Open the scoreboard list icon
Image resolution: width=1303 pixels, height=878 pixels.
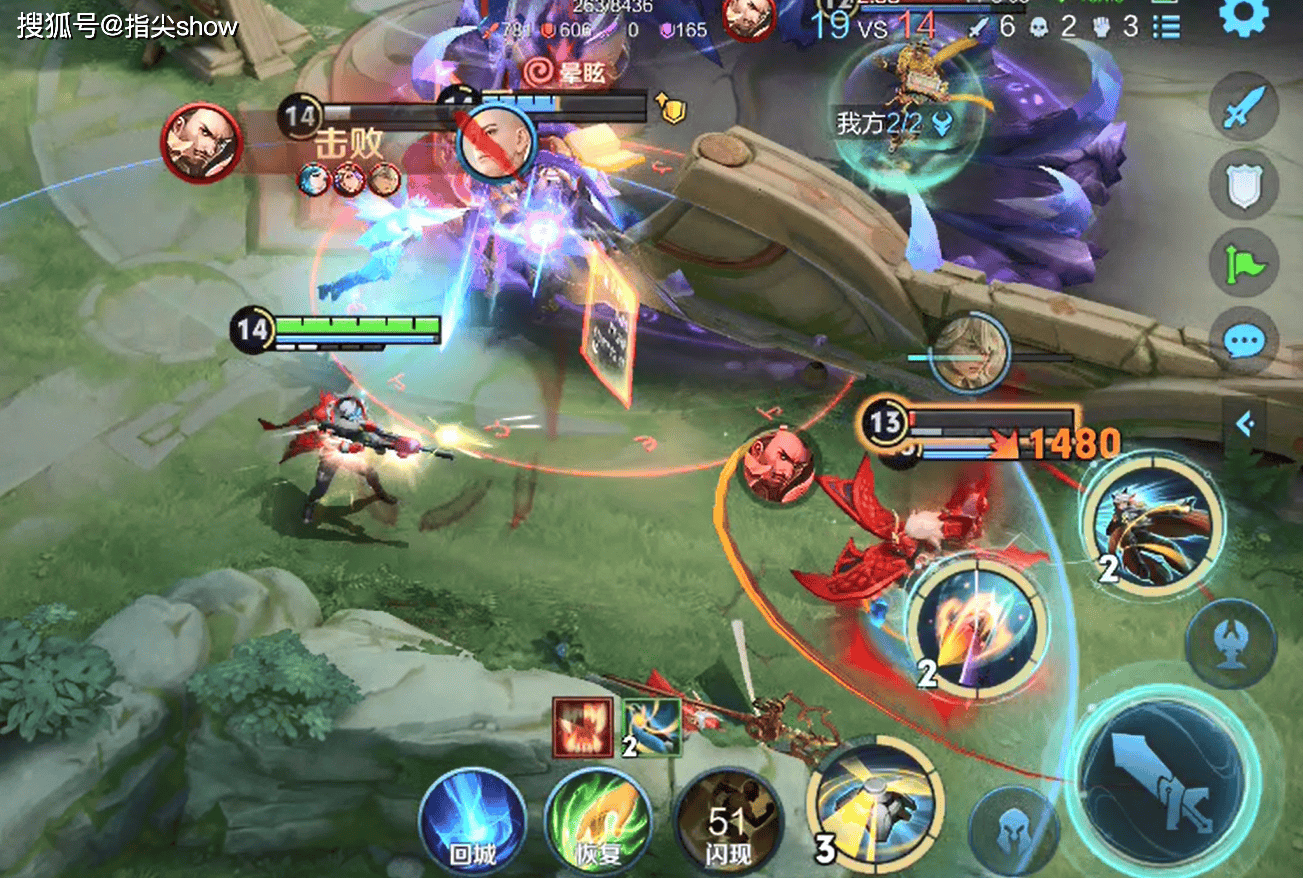[1166, 26]
